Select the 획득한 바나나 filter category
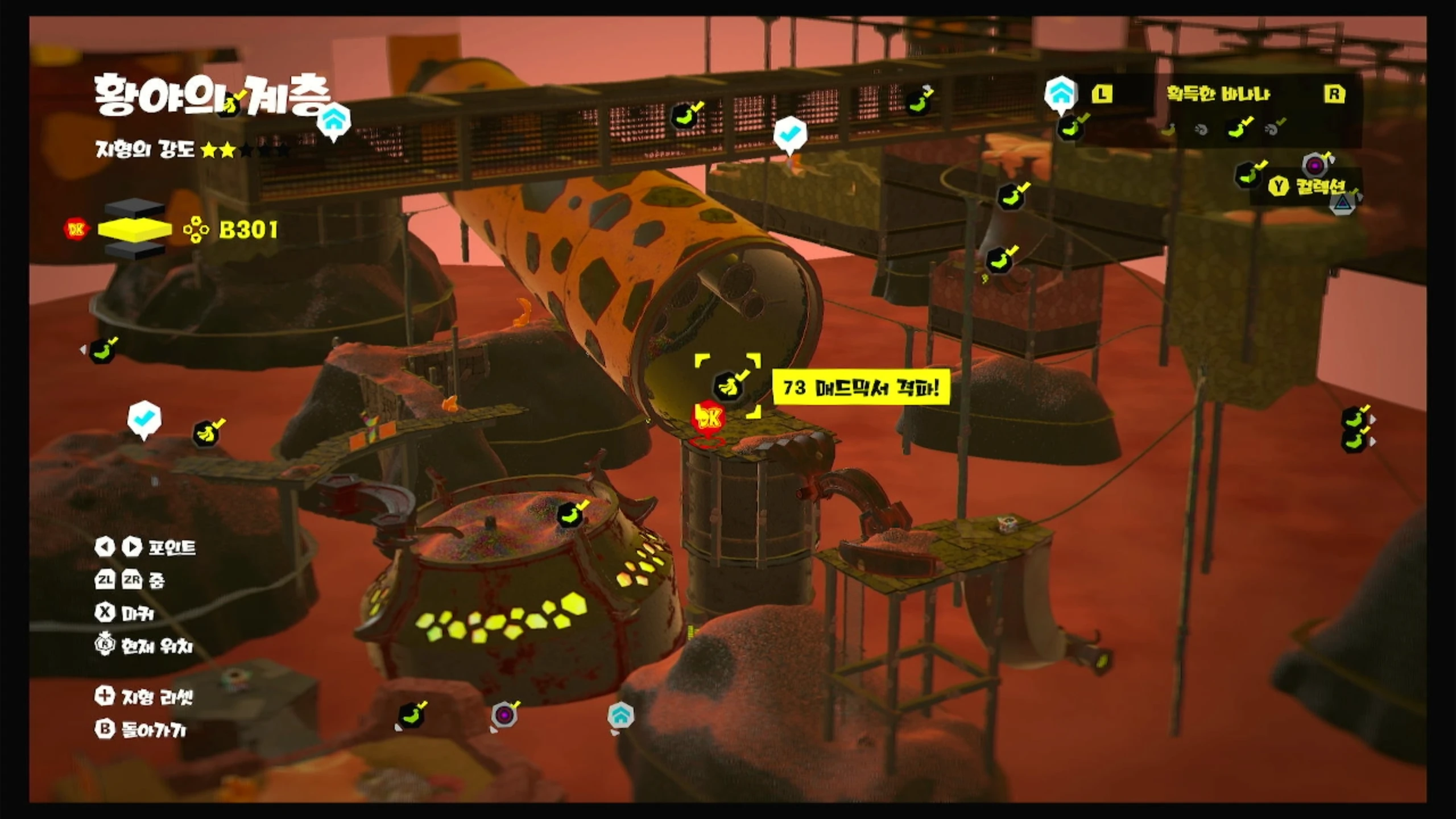This screenshot has width=1456, height=819. (1218, 94)
